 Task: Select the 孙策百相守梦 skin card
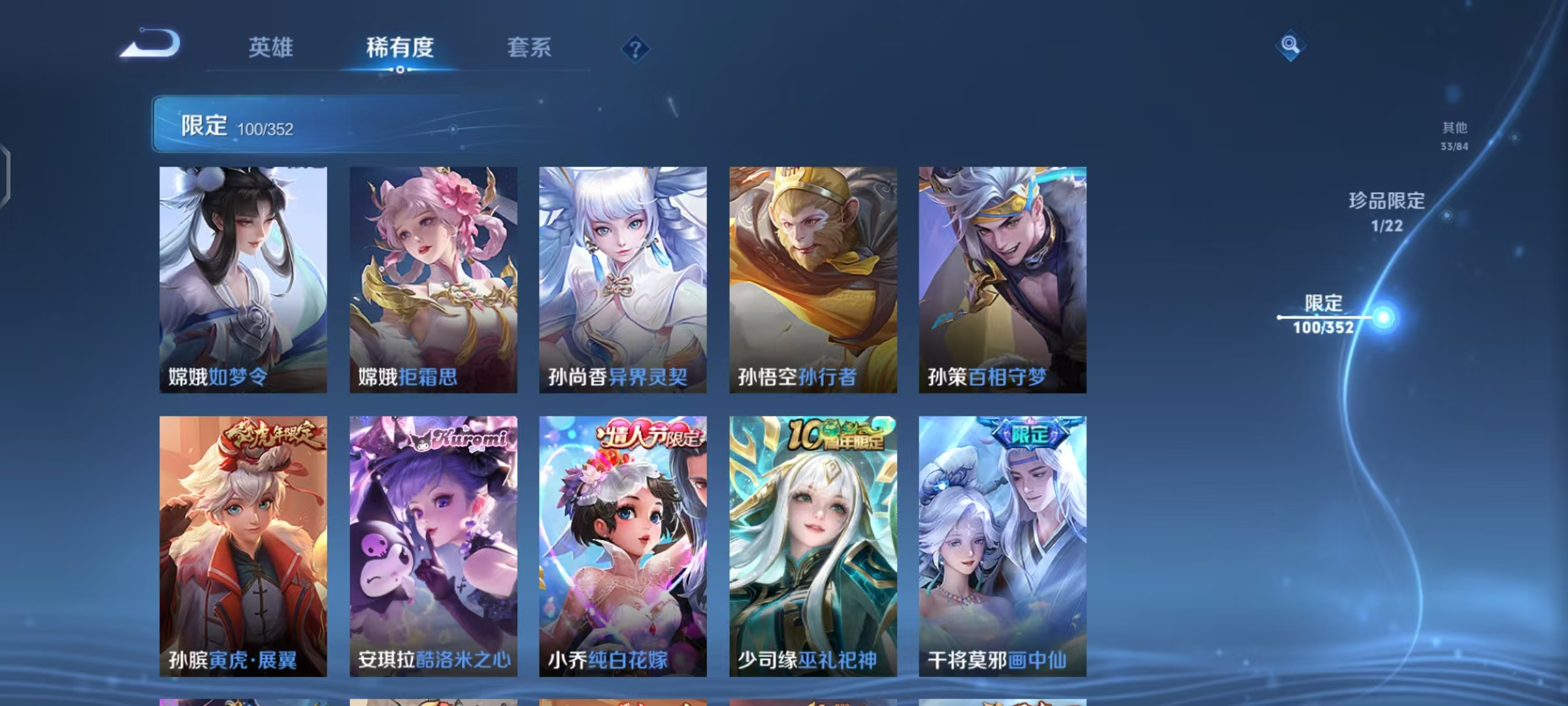tap(1001, 278)
